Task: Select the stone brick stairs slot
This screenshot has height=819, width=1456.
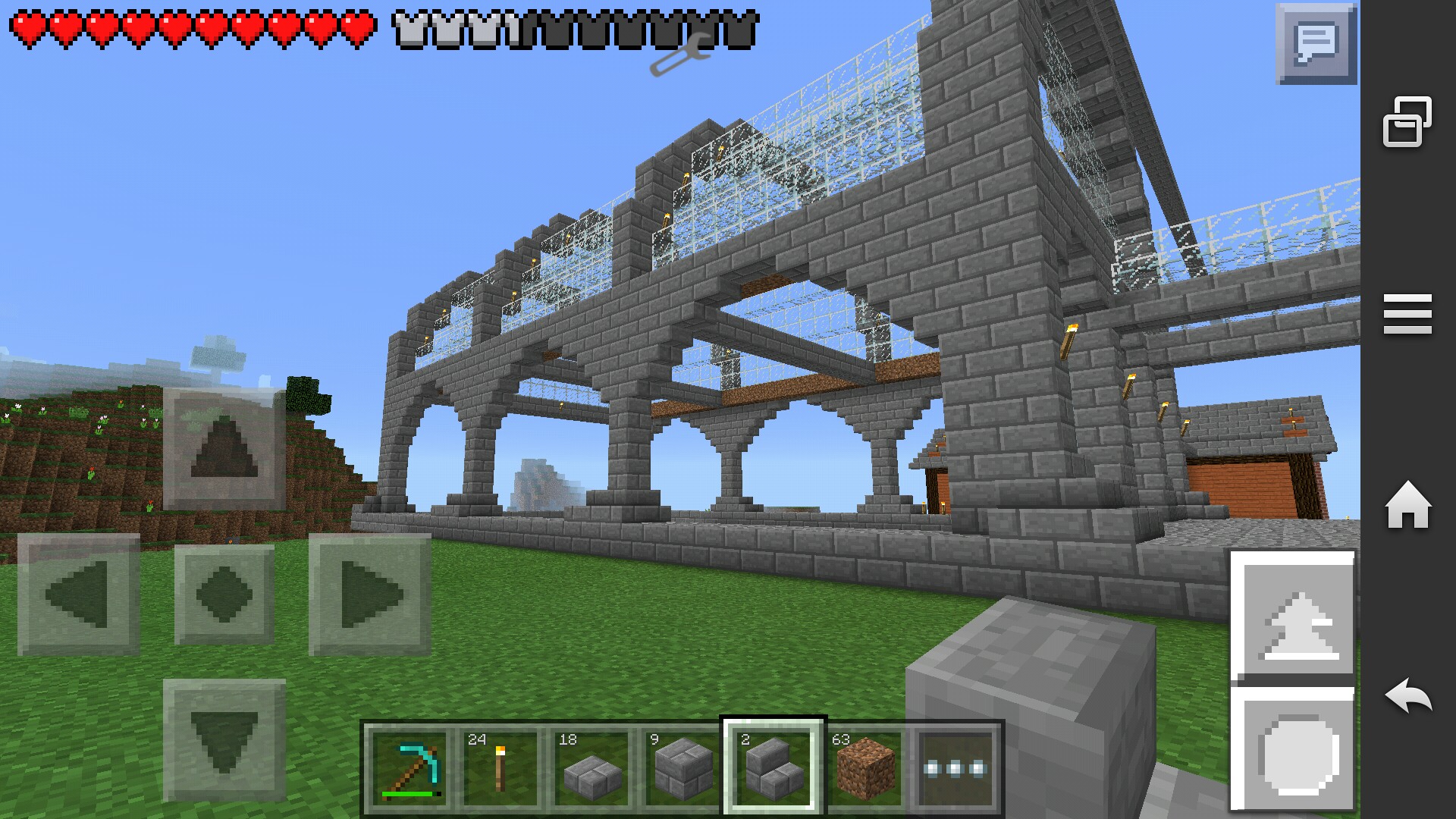Action: (x=773, y=767)
